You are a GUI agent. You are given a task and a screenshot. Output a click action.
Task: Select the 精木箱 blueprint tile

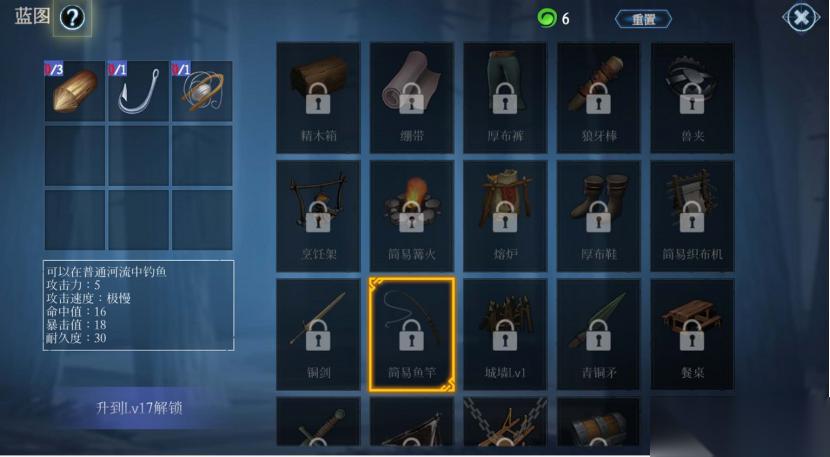point(318,97)
